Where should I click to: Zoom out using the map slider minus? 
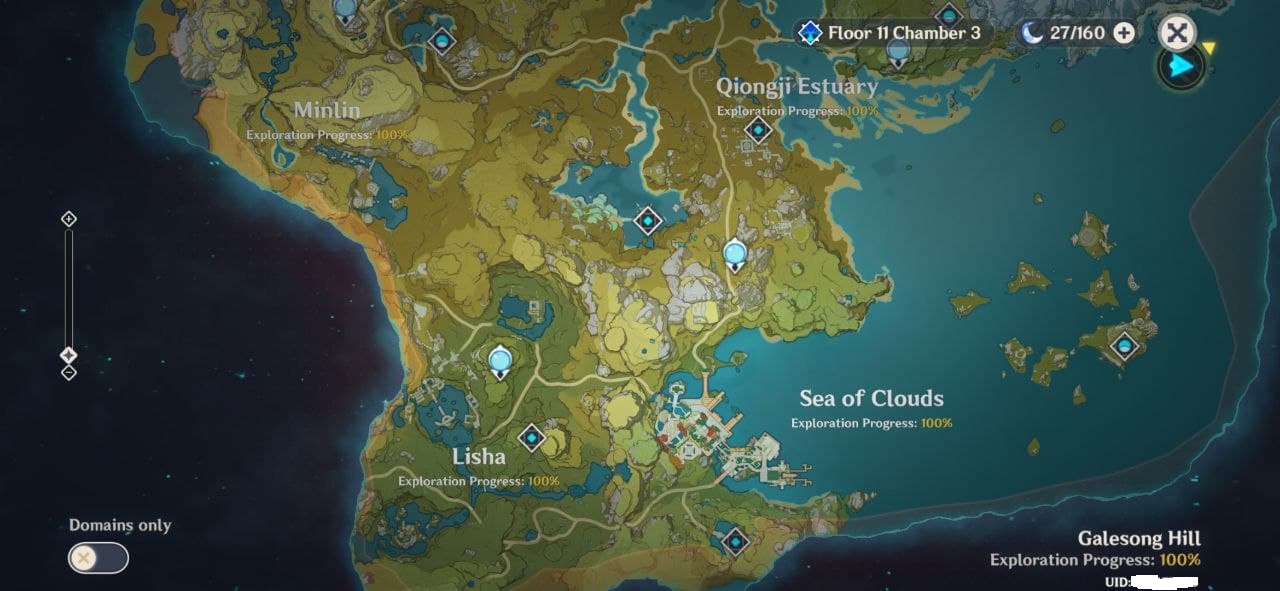pos(68,373)
